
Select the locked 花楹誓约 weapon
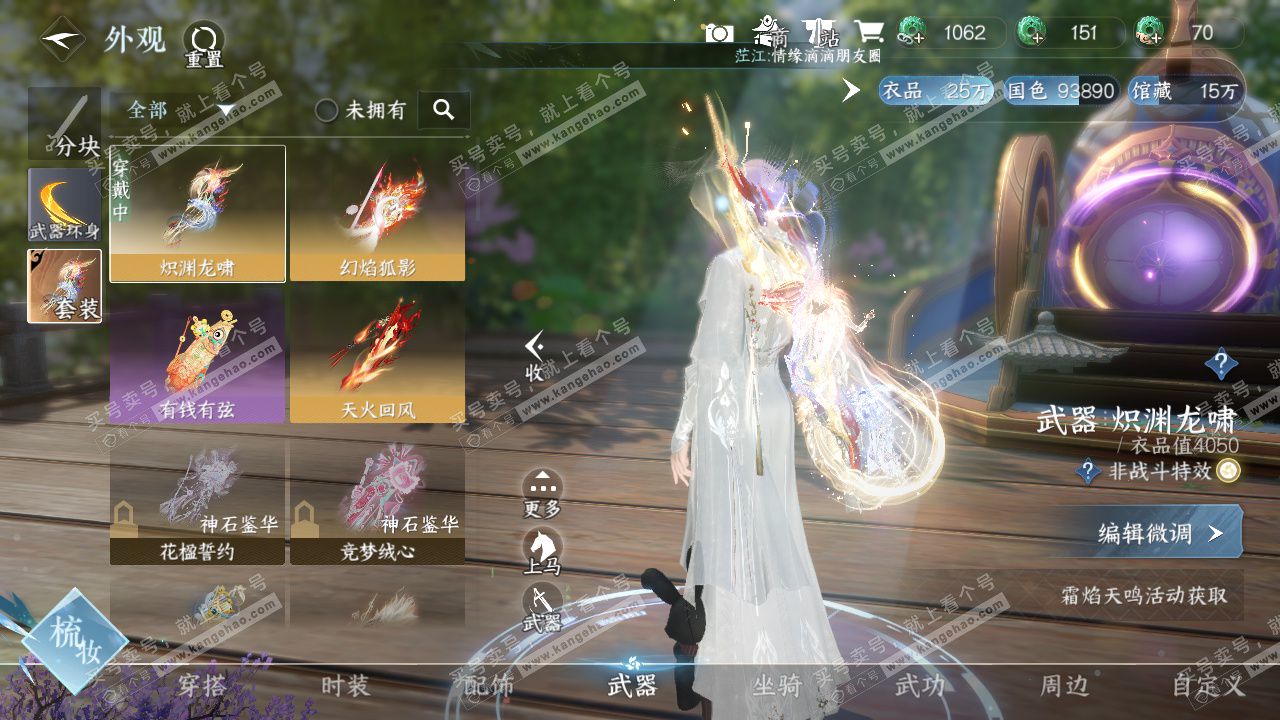[x=197, y=500]
